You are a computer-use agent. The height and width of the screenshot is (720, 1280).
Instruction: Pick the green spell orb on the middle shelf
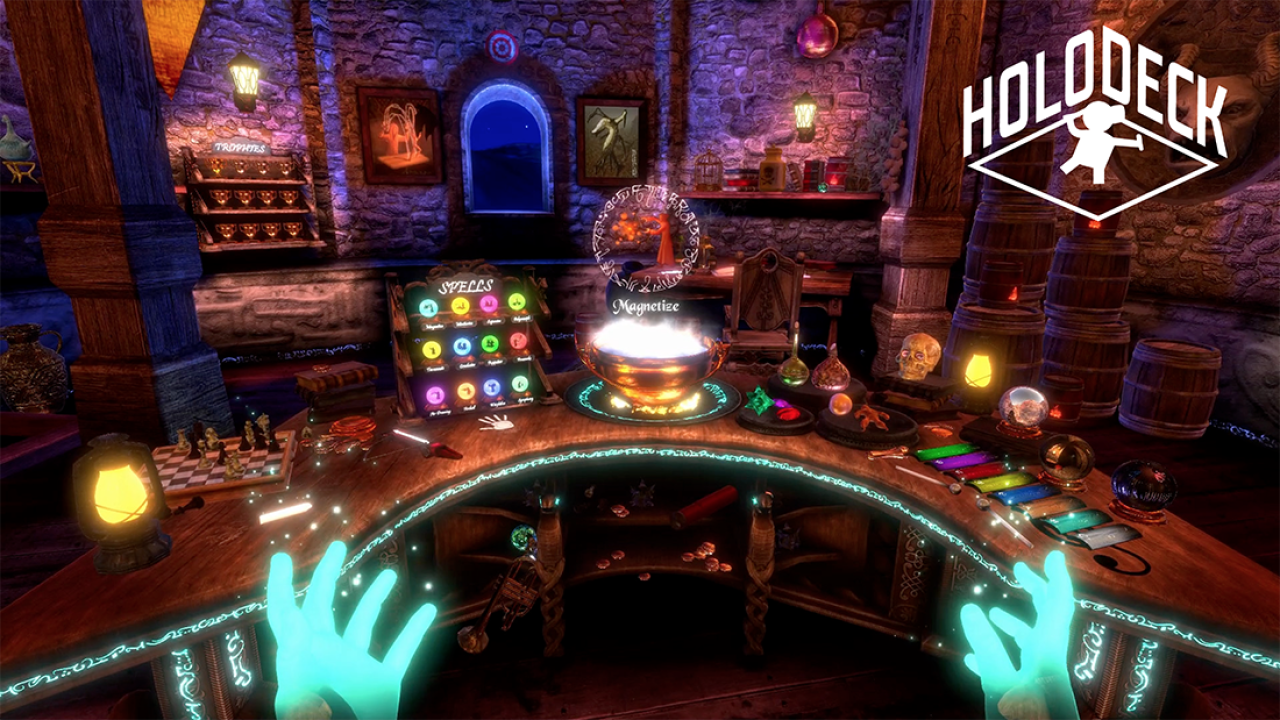pyautogui.click(x=491, y=343)
